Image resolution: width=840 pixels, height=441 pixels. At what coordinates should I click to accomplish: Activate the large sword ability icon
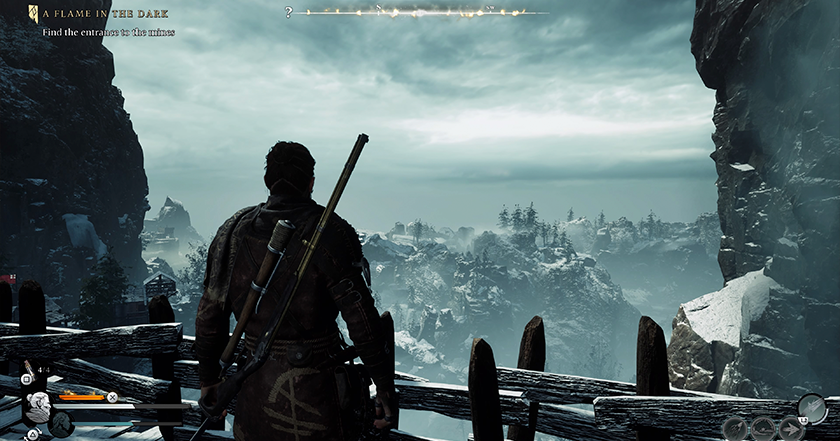point(811,408)
